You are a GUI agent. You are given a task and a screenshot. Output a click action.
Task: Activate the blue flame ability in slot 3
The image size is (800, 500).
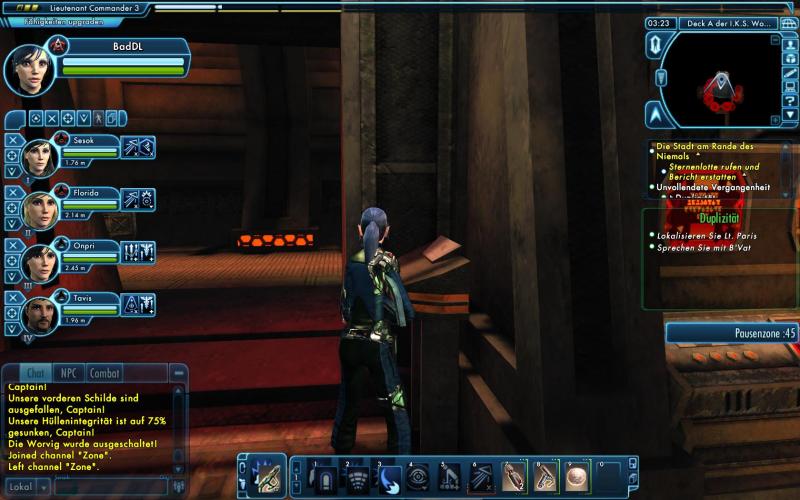pyautogui.click(x=390, y=478)
